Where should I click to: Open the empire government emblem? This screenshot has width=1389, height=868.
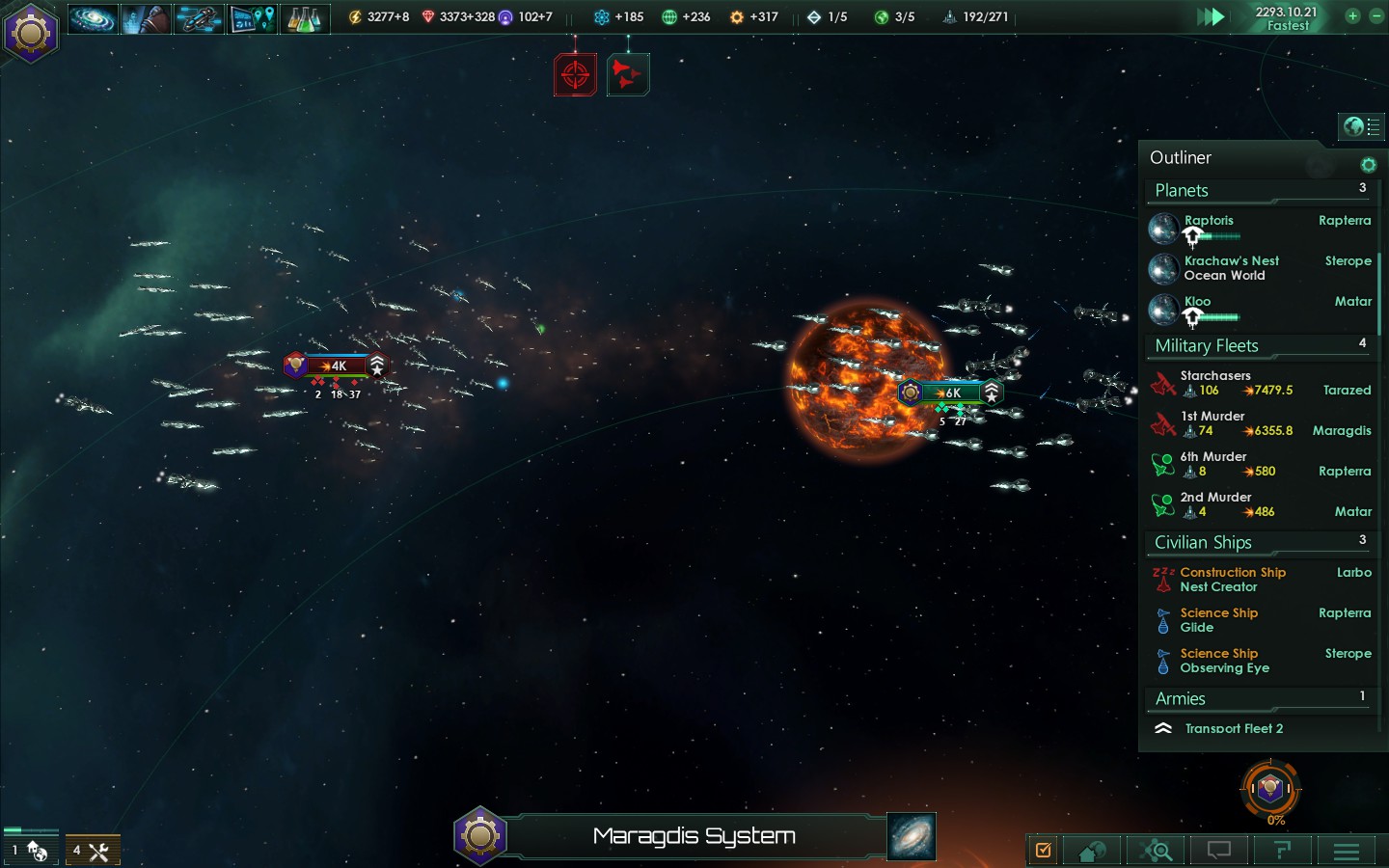point(31,33)
